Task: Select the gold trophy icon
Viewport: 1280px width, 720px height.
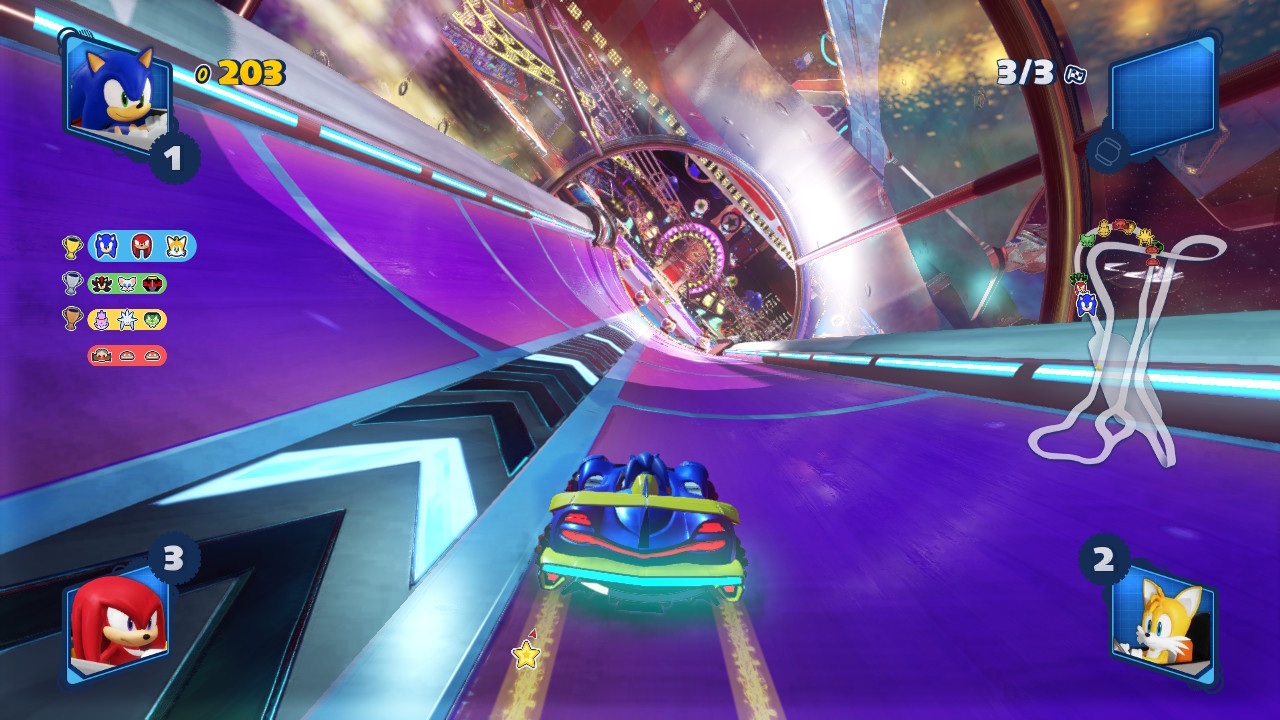Action: (72, 246)
